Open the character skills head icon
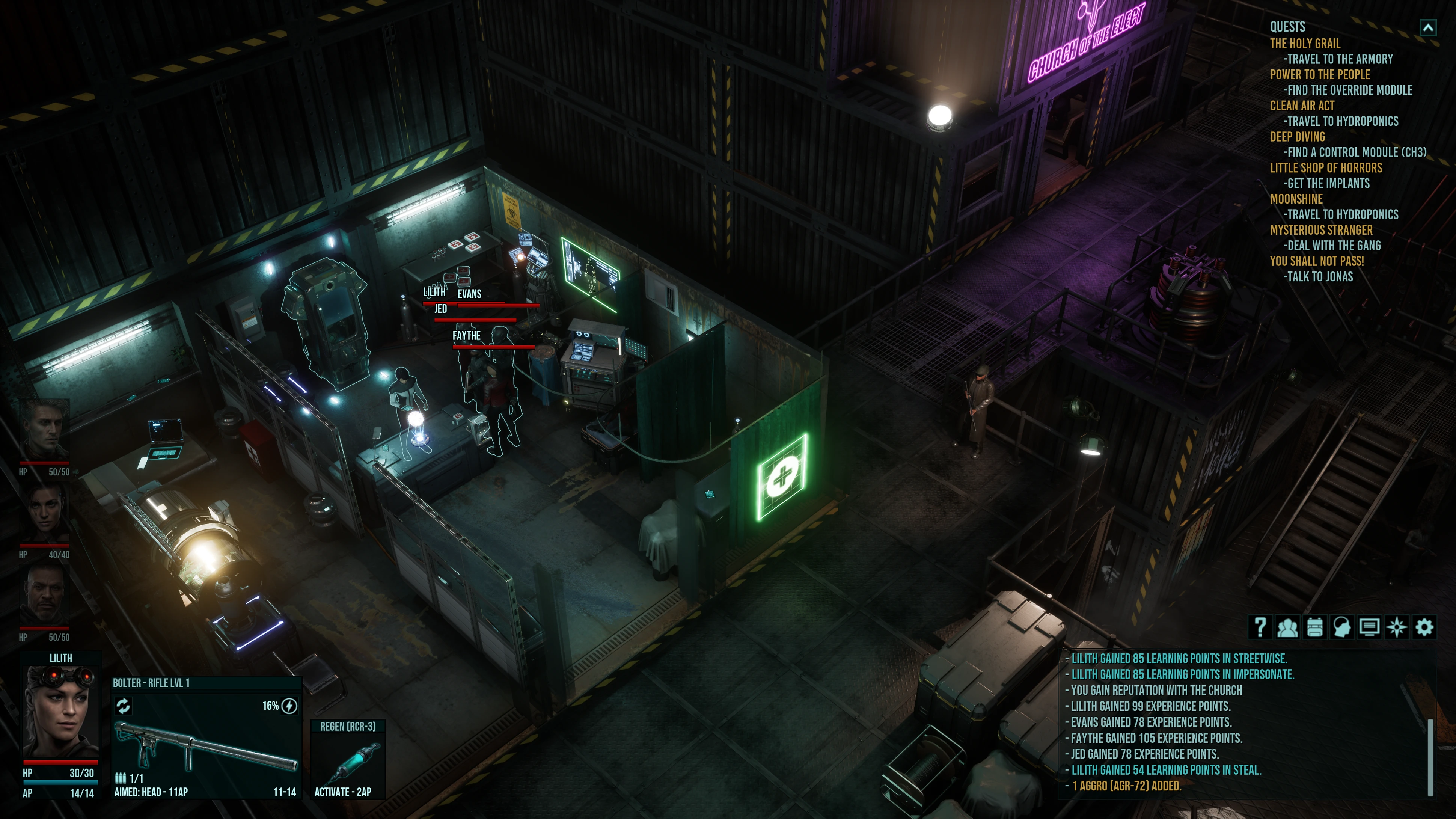Viewport: 1456px width, 819px height. (x=1342, y=627)
